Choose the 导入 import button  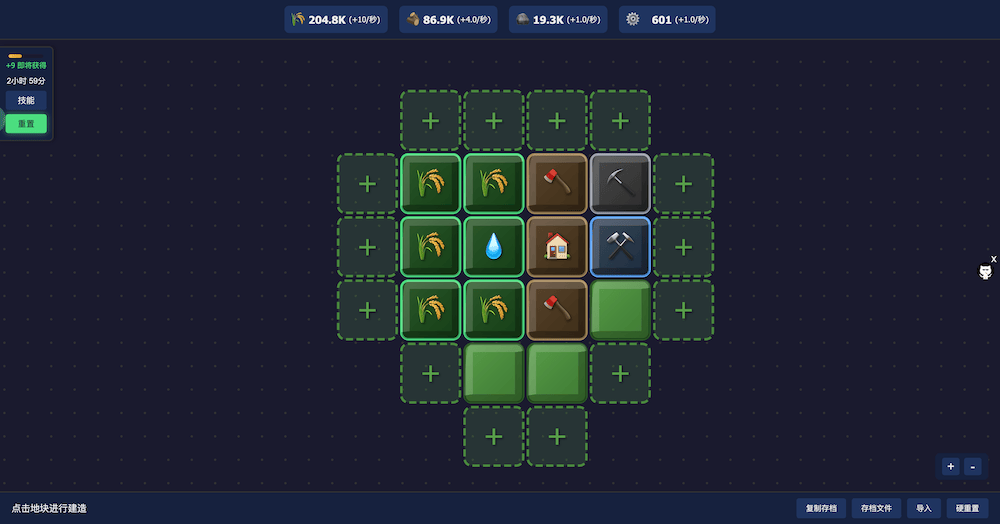923,508
